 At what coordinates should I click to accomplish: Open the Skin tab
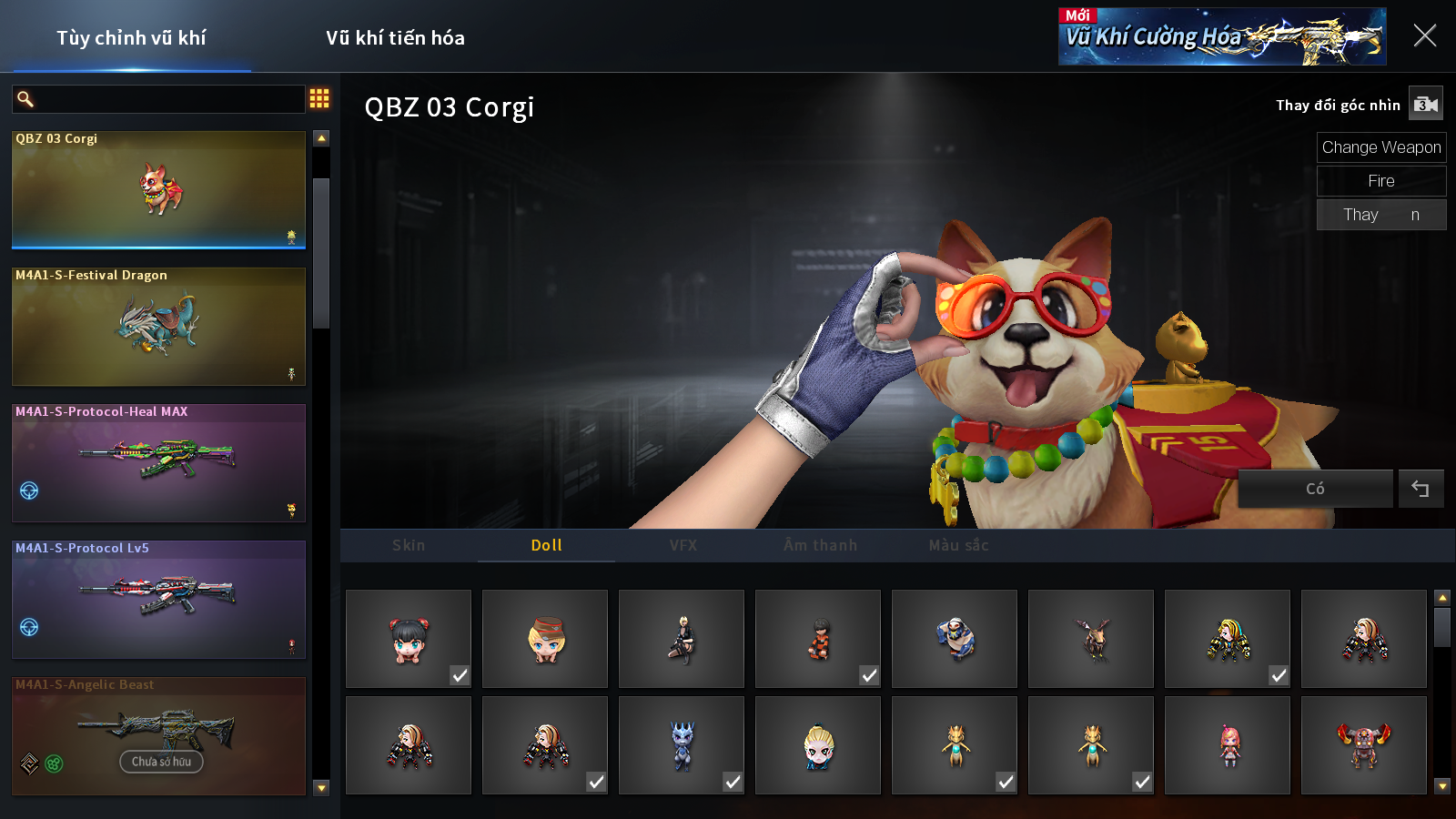tap(409, 546)
